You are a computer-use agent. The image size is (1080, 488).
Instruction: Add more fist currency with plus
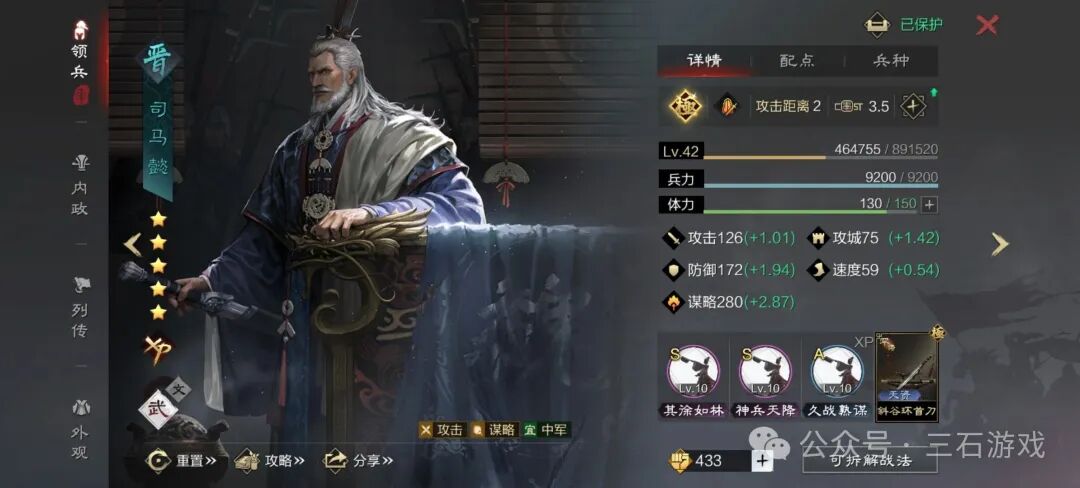762,460
